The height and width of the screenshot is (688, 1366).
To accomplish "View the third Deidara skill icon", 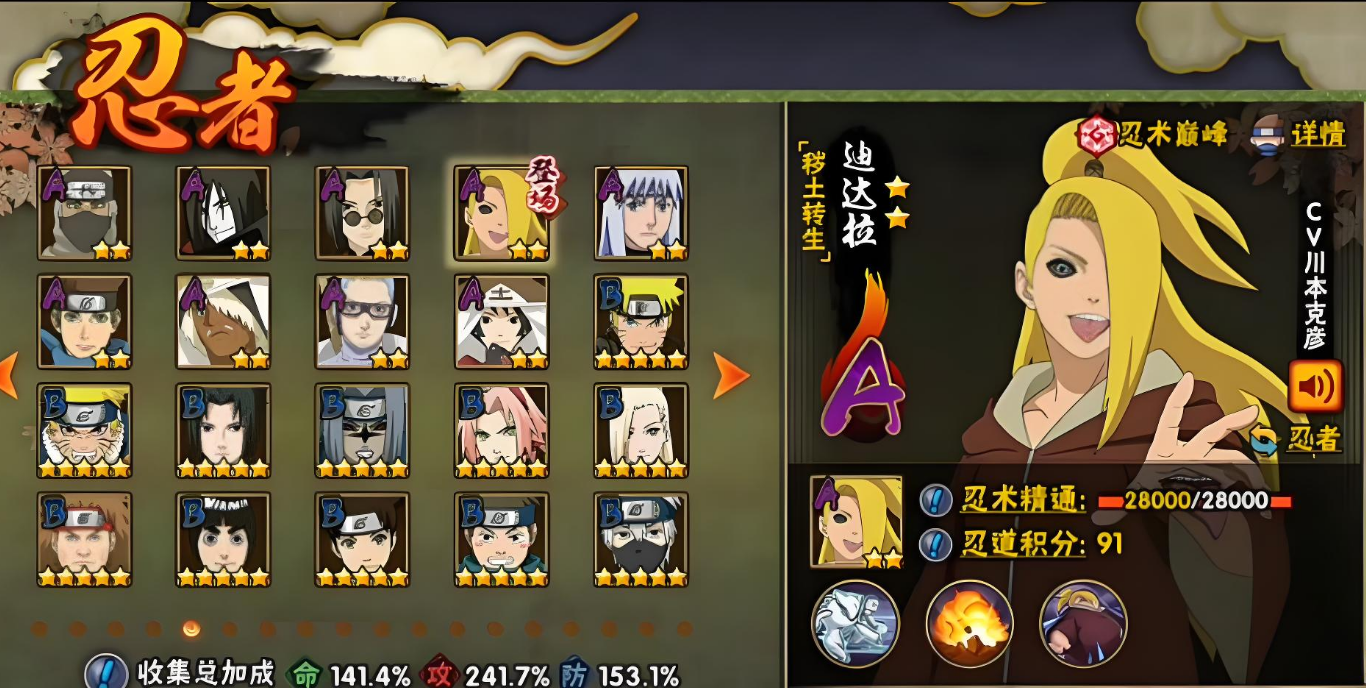I will [1083, 623].
